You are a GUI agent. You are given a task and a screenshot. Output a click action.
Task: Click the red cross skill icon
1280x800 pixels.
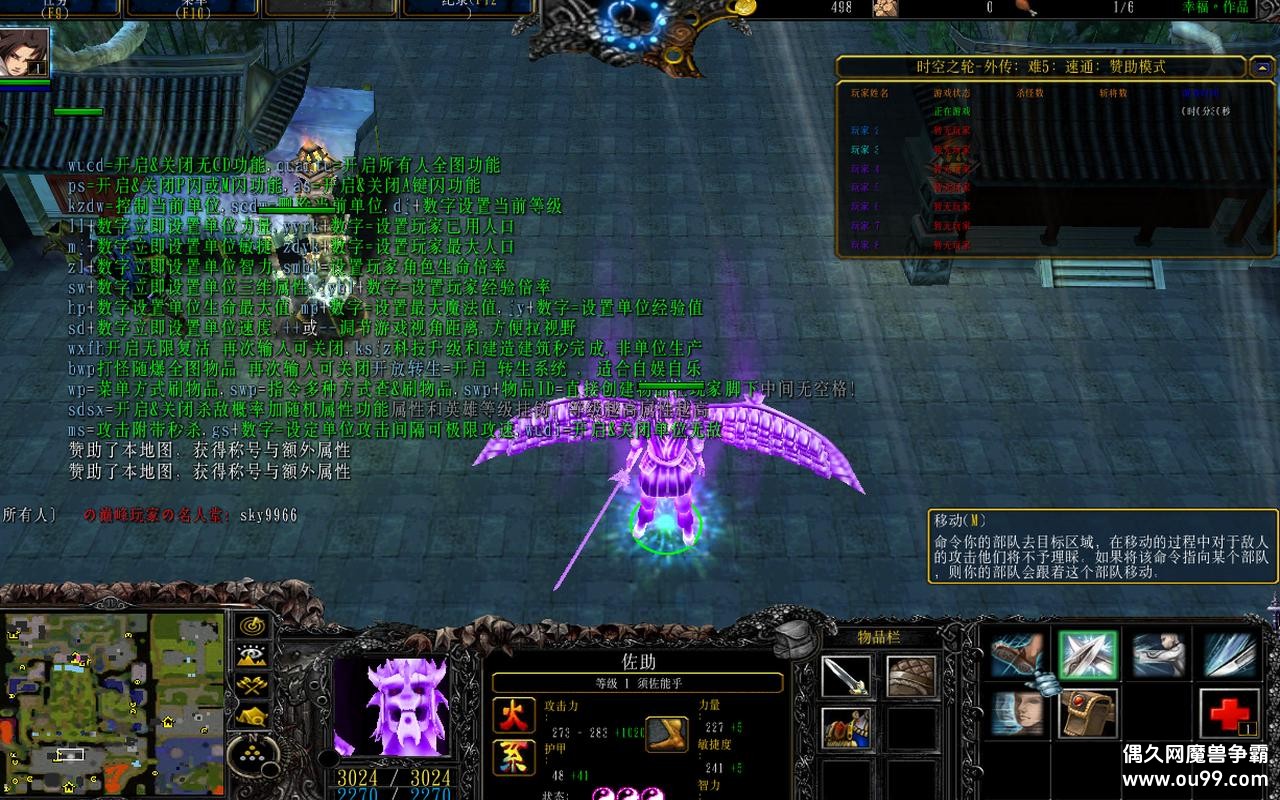click(x=1228, y=713)
